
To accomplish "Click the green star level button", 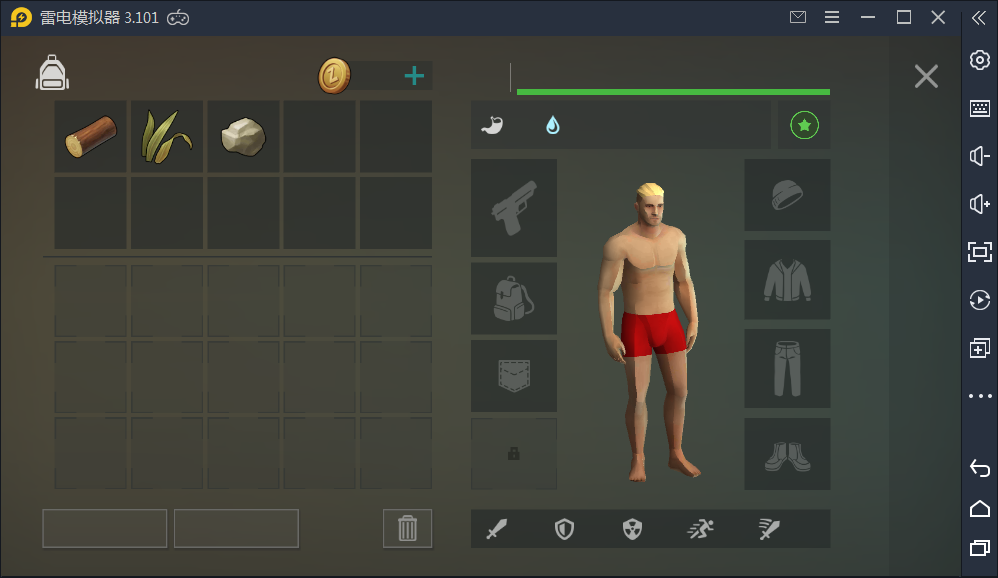I will click(x=804, y=125).
